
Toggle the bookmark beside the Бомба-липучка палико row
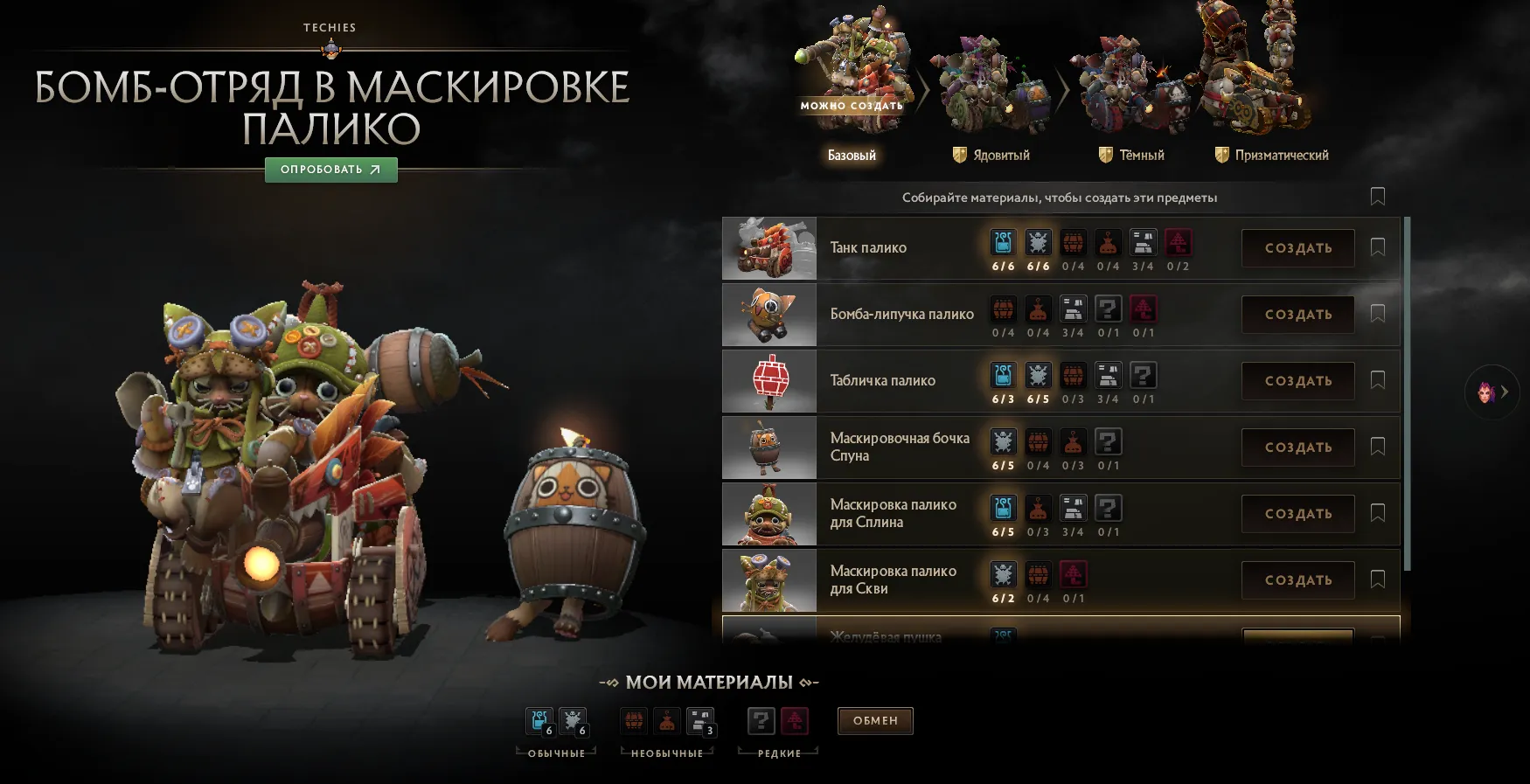click(x=1378, y=315)
